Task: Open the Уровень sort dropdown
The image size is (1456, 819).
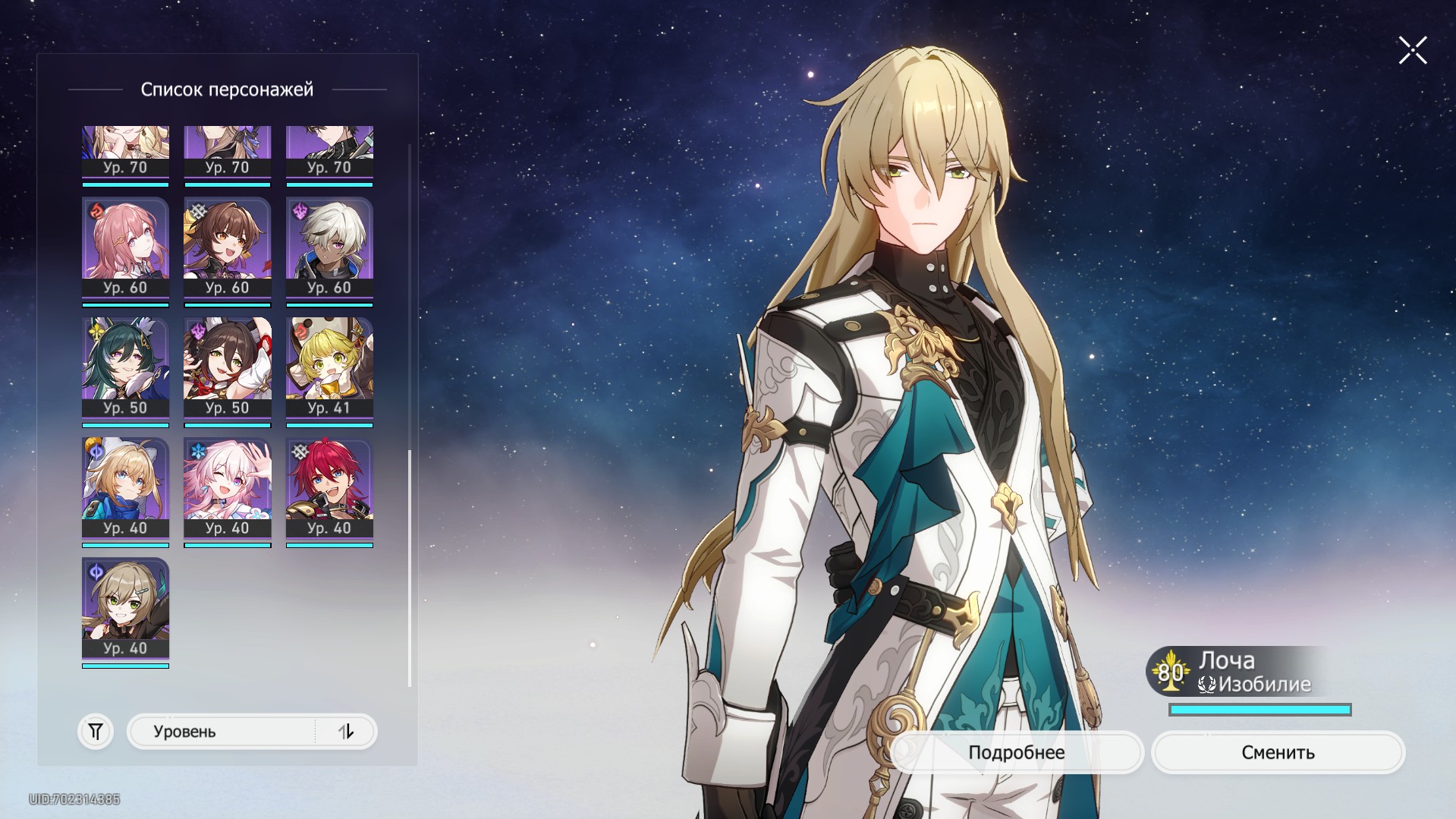Action: click(x=222, y=732)
